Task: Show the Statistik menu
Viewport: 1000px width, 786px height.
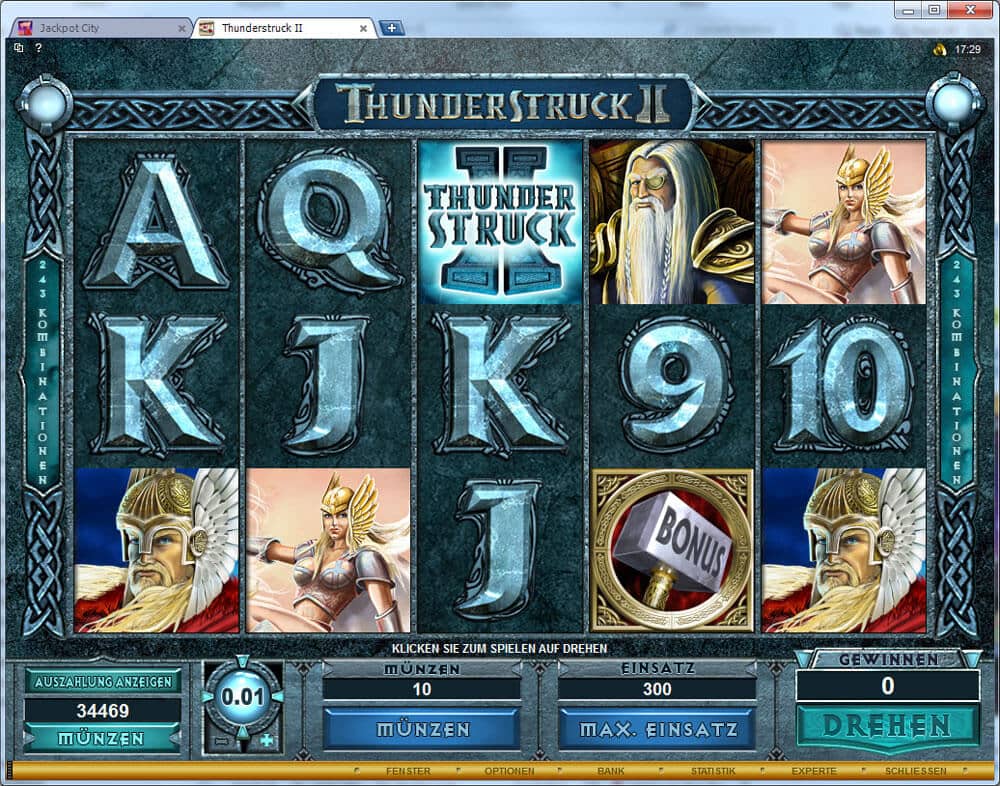Action: pyautogui.click(x=713, y=771)
